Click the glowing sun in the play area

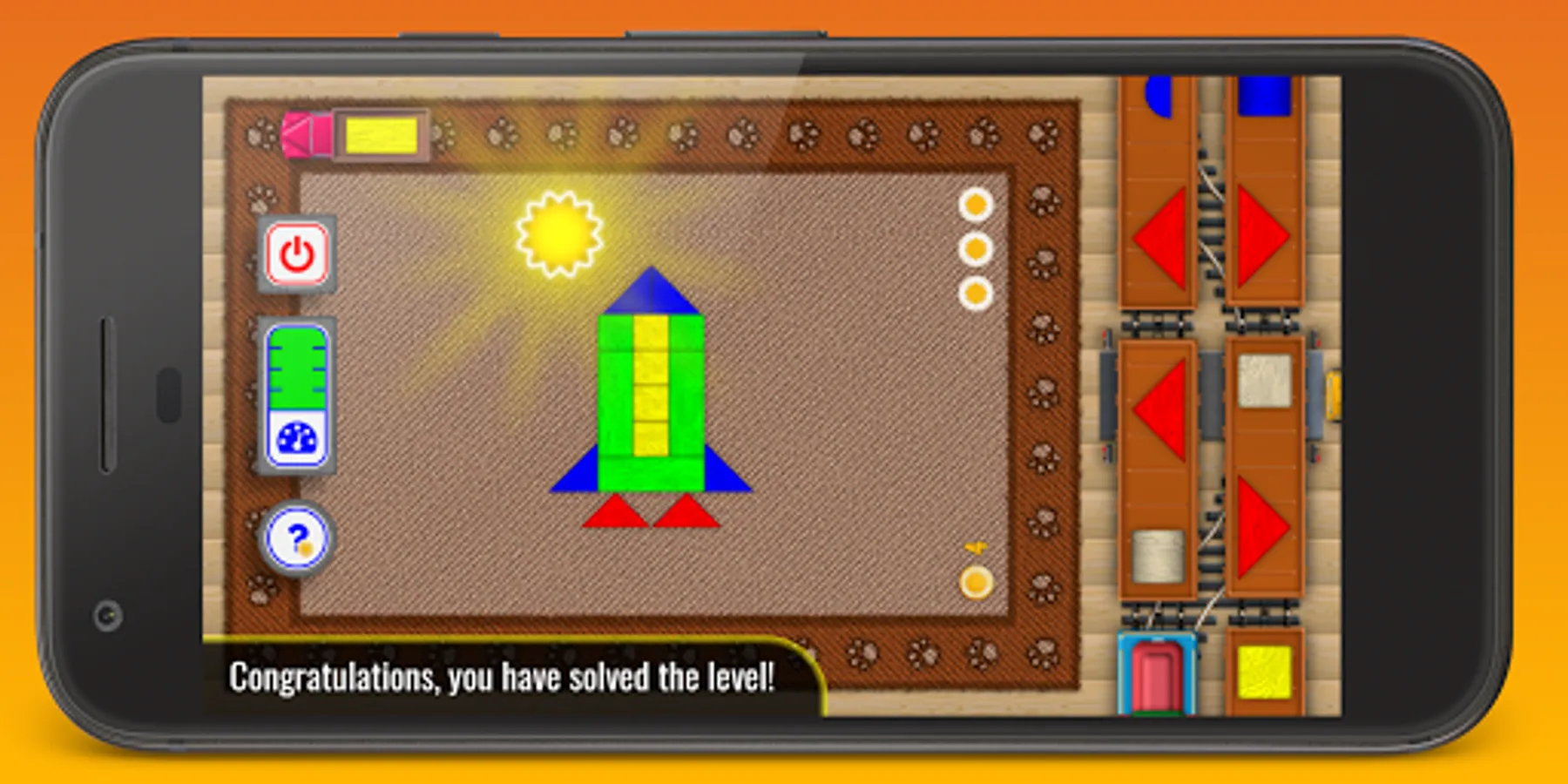point(560,233)
